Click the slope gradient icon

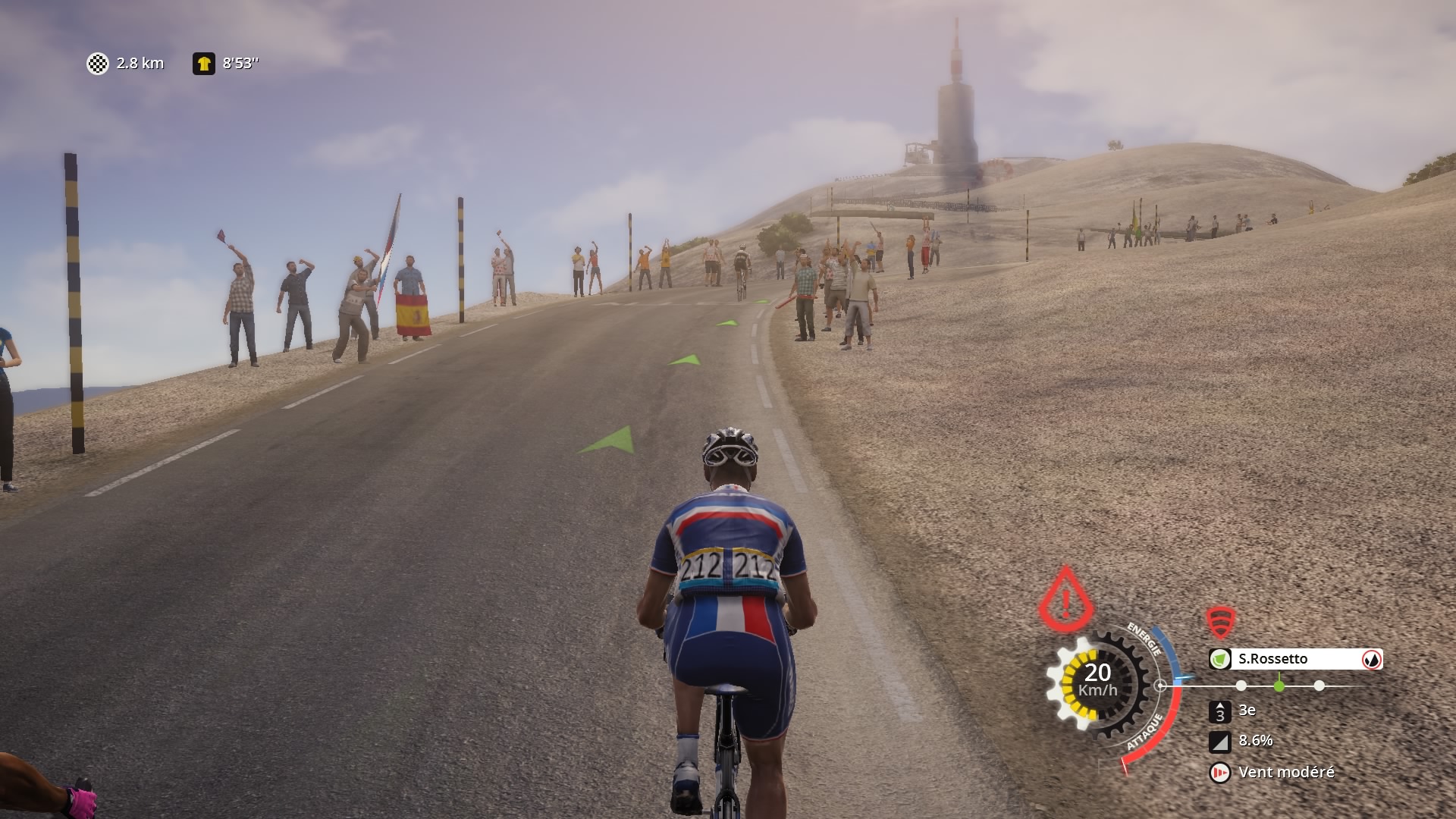[x=1219, y=741]
